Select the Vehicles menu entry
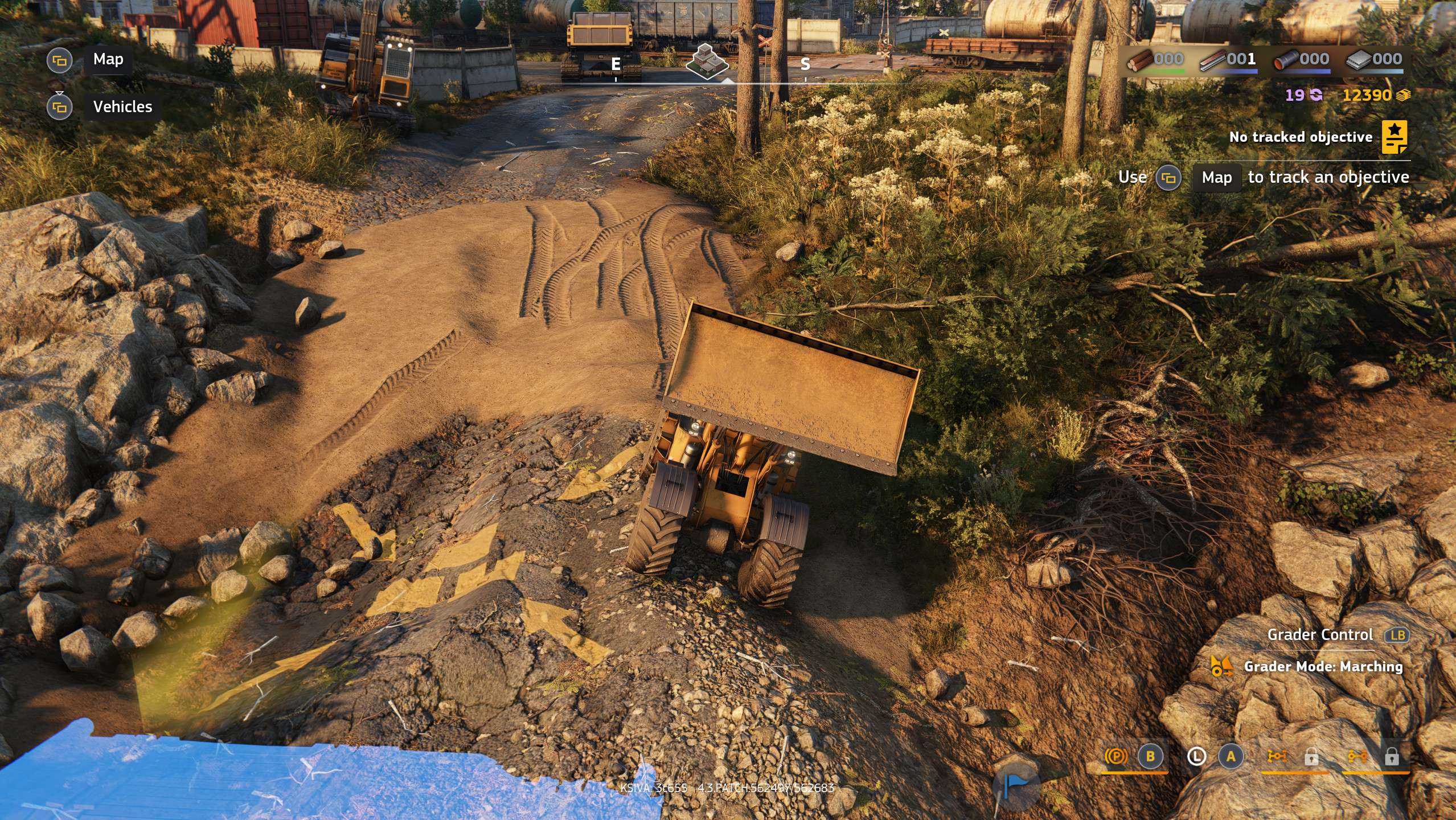Viewport: 1456px width, 820px height. click(x=122, y=106)
